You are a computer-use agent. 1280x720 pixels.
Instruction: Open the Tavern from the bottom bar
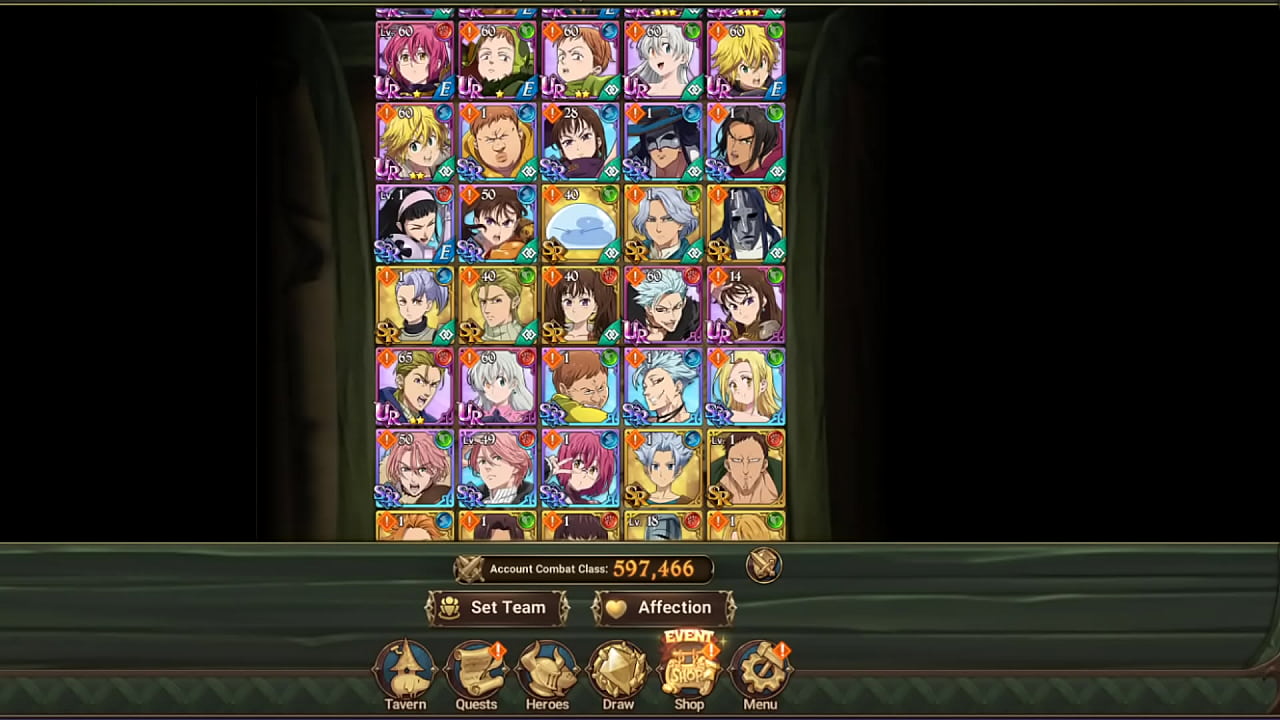[405, 674]
